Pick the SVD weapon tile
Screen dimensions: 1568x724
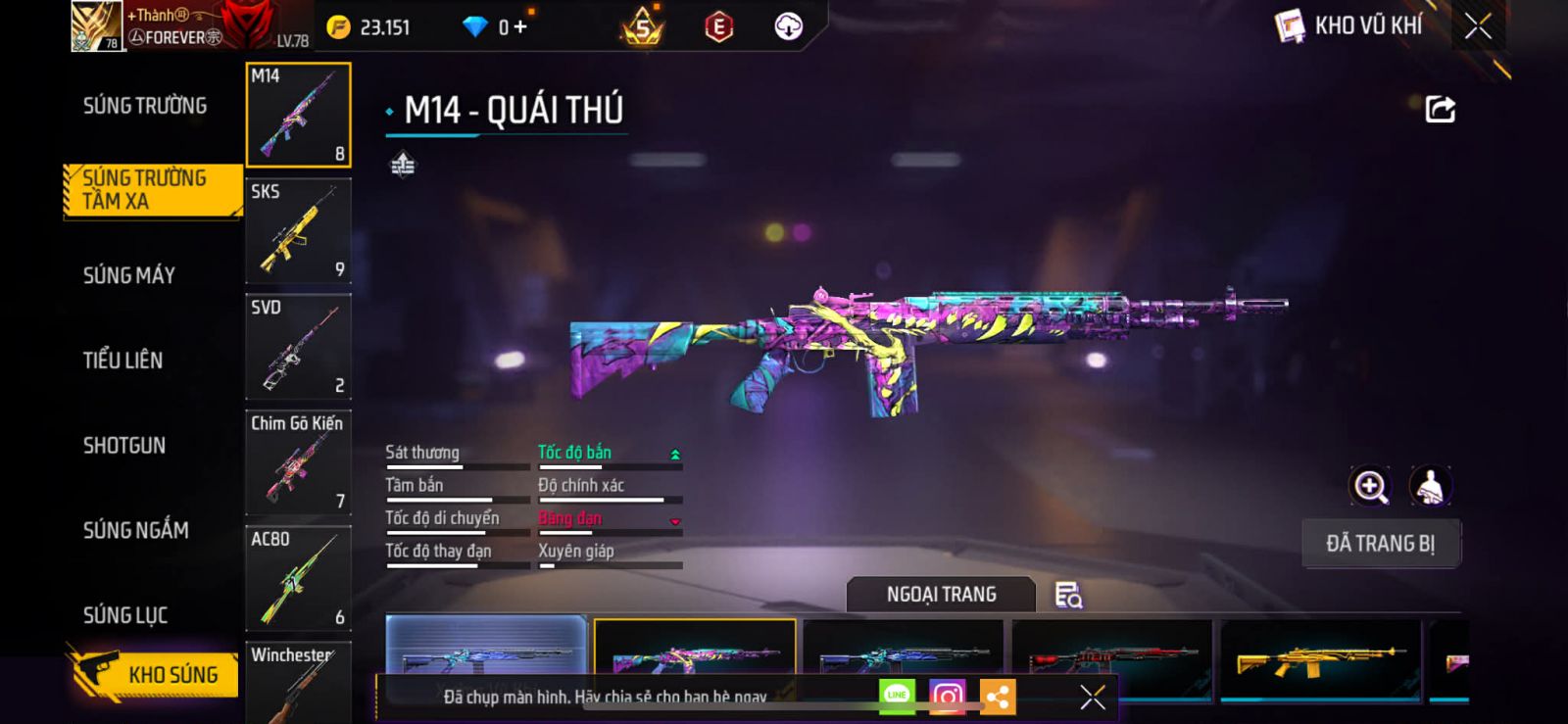[298, 347]
